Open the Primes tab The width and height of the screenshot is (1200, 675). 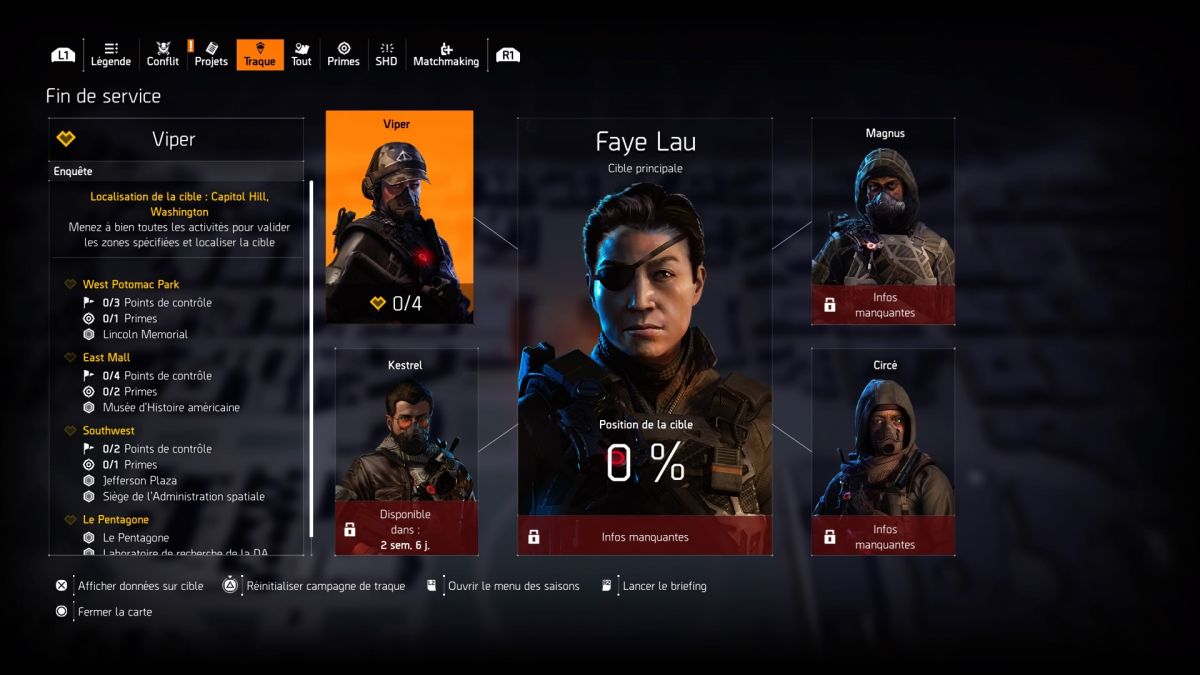(343, 54)
